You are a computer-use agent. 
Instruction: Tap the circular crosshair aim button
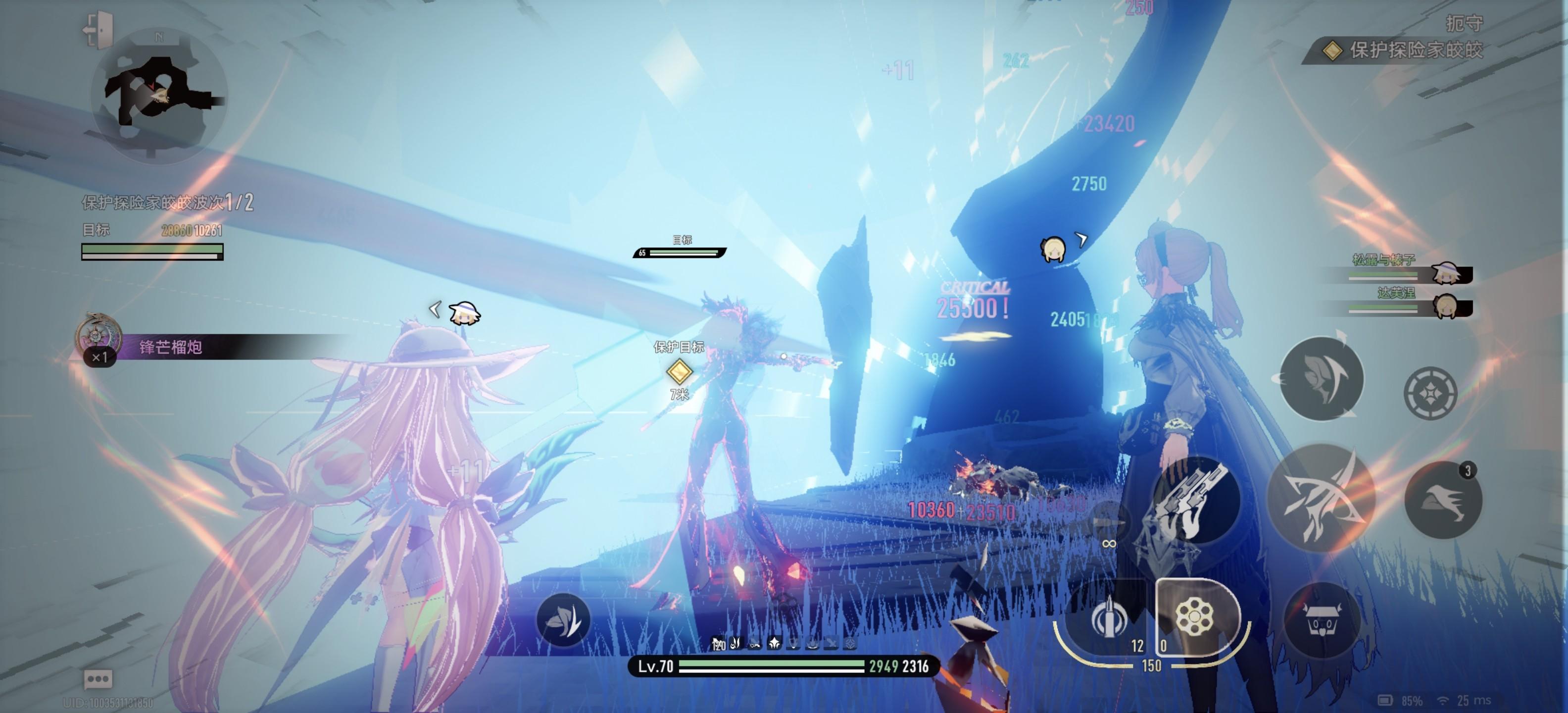(x=1430, y=393)
